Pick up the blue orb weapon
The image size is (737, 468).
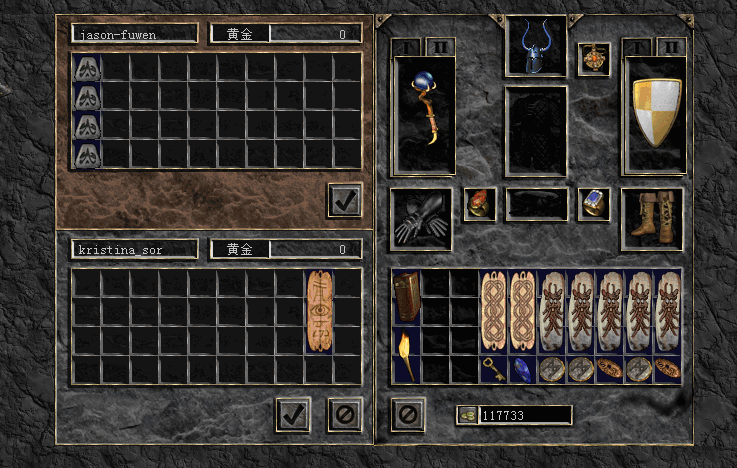point(426,115)
